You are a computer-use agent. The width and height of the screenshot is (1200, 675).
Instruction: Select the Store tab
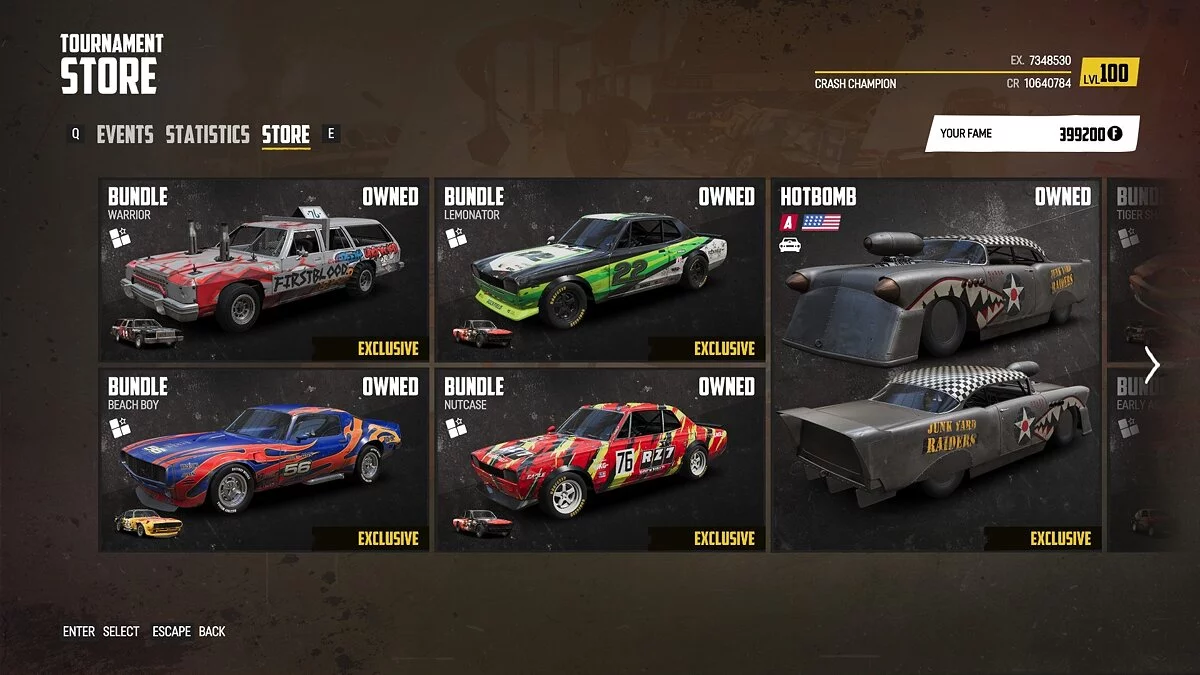pyautogui.click(x=286, y=134)
